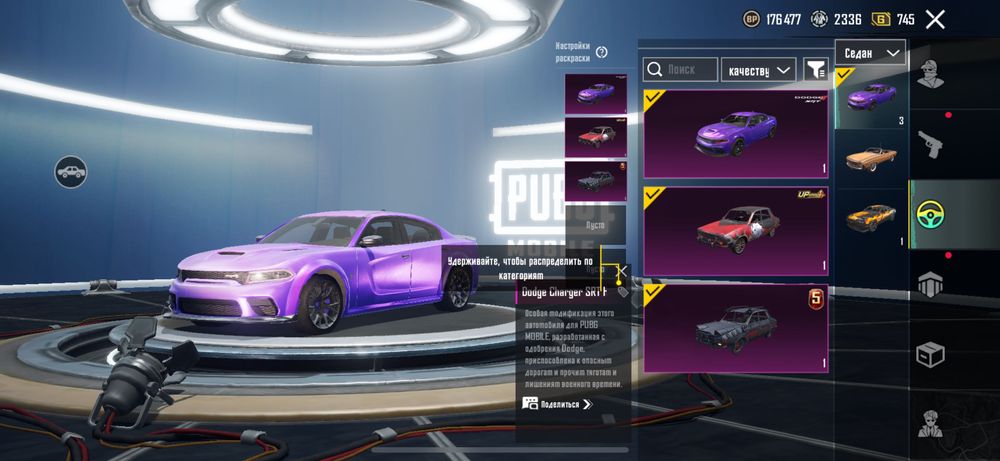Image resolution: width=1000 pixels, height=461 pixels.
Task: Choose the flame-painted car vehicle category
Action: click(871, 216)
